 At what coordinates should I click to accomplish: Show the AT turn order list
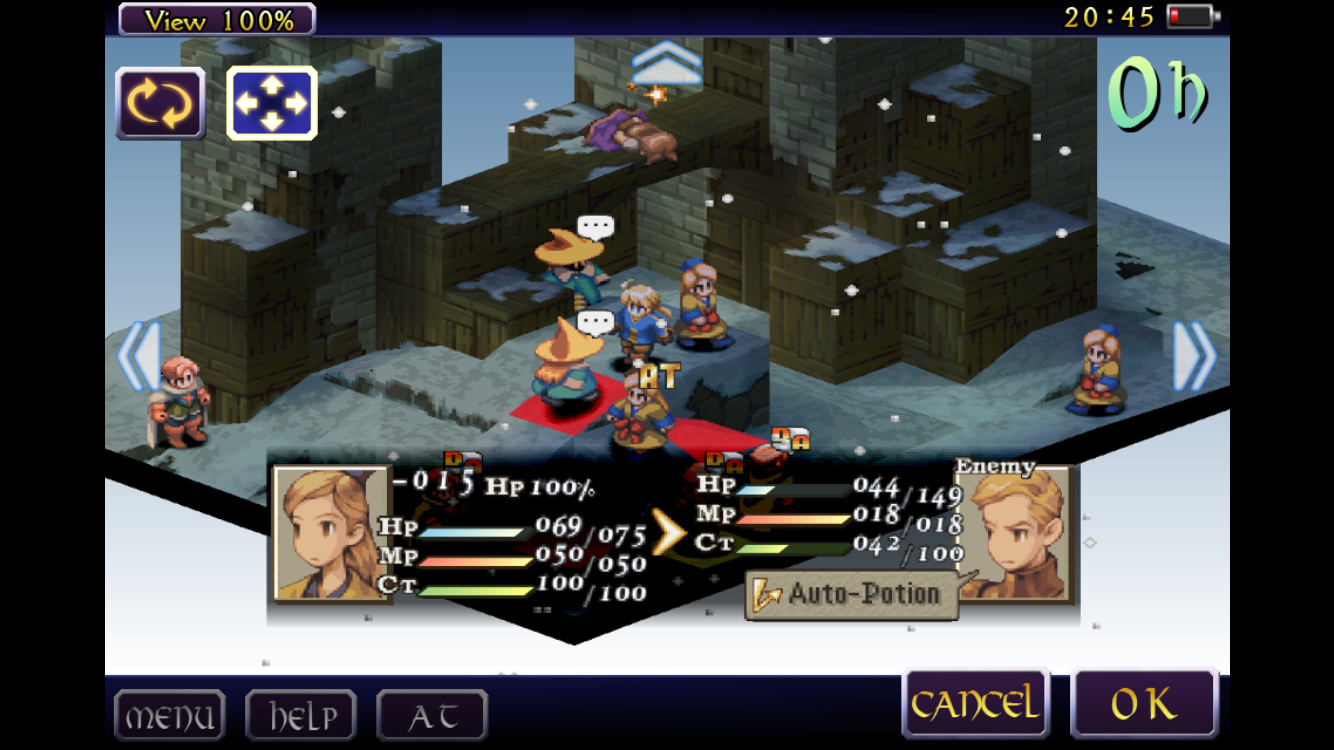(x=432, y=716)
